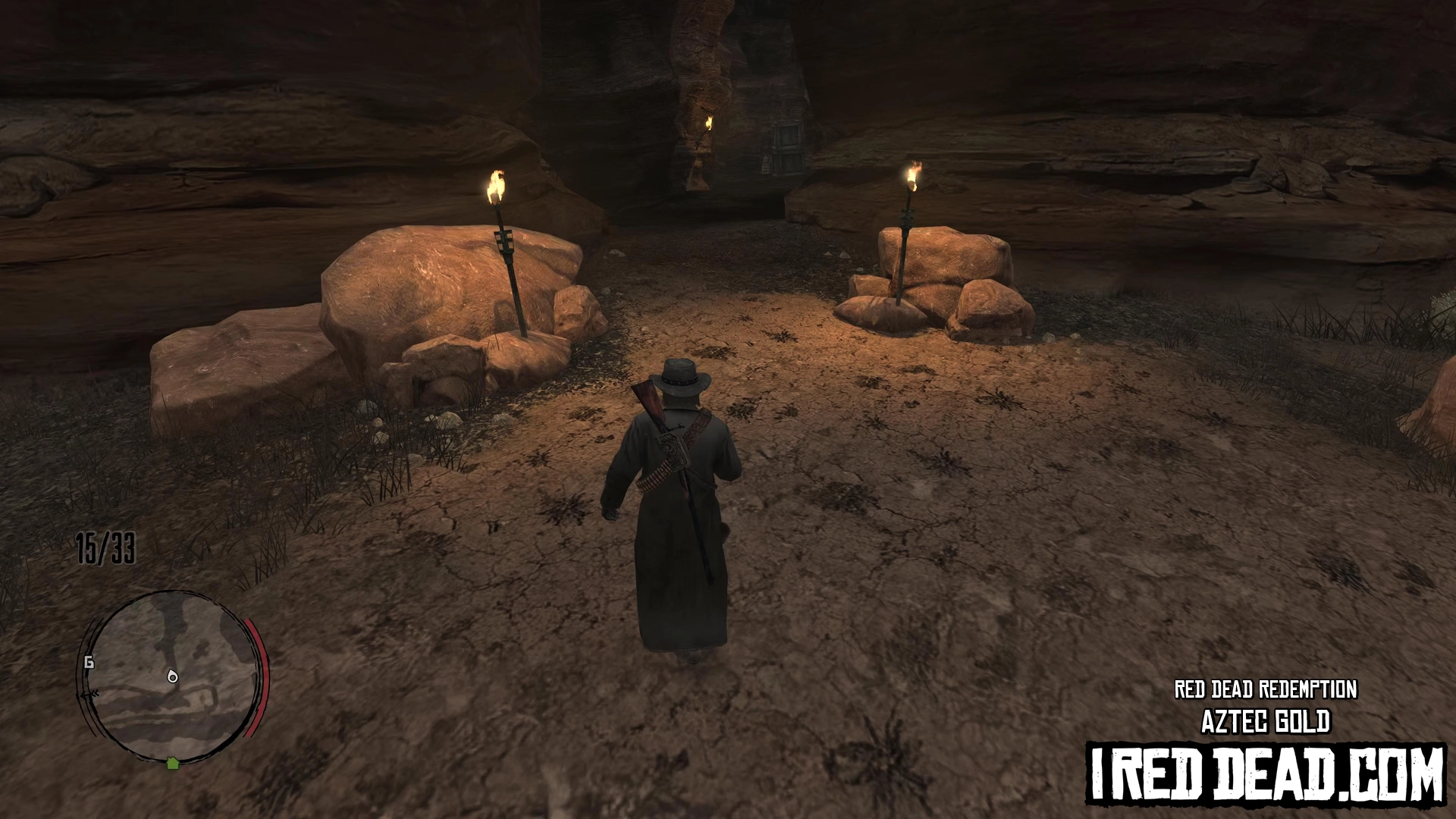This screenshot has width=1456, height=819.
Task: Select the white player marker on minimap
Action: point(172,676)
